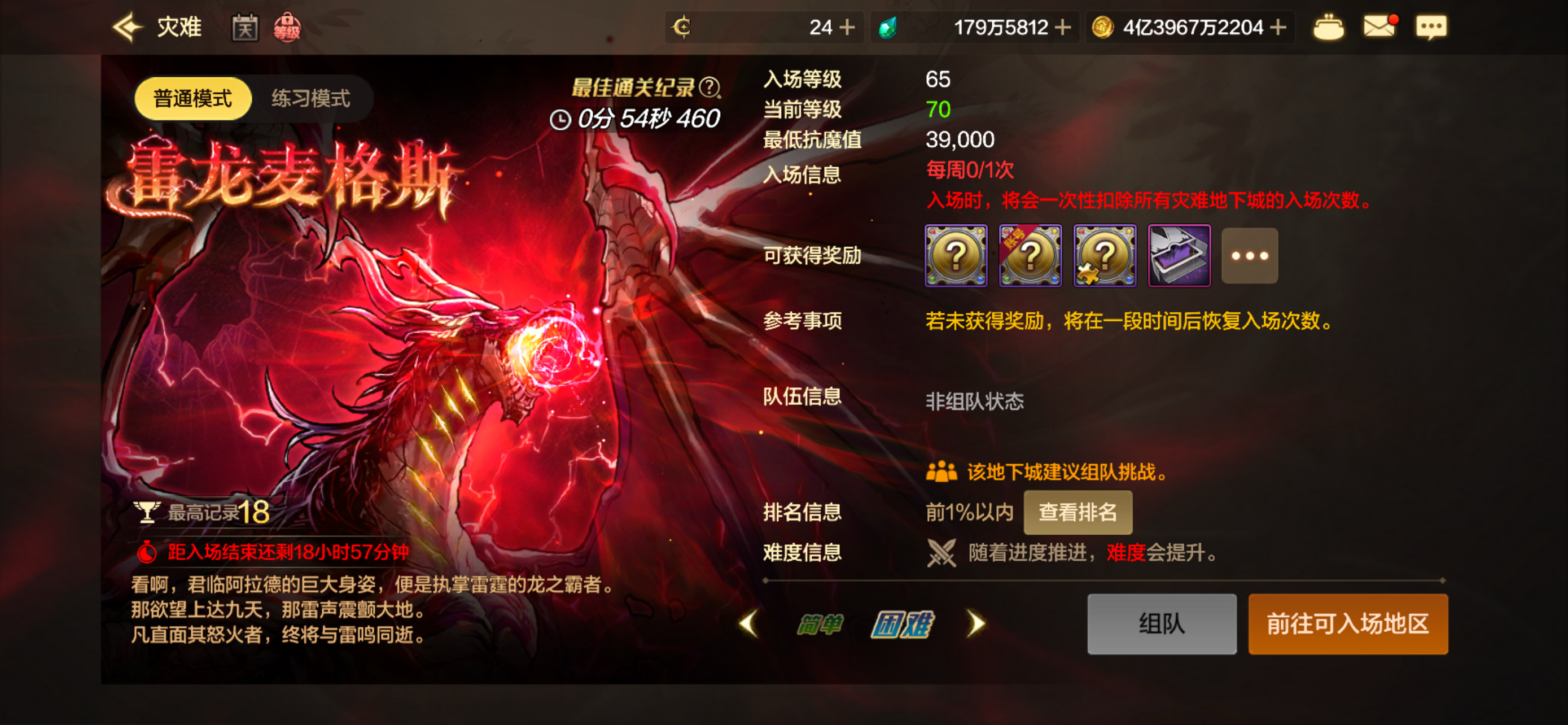Open the first mystery reward card under 可获得奖励
The image size is (1568, 725).
pos(956,256)
